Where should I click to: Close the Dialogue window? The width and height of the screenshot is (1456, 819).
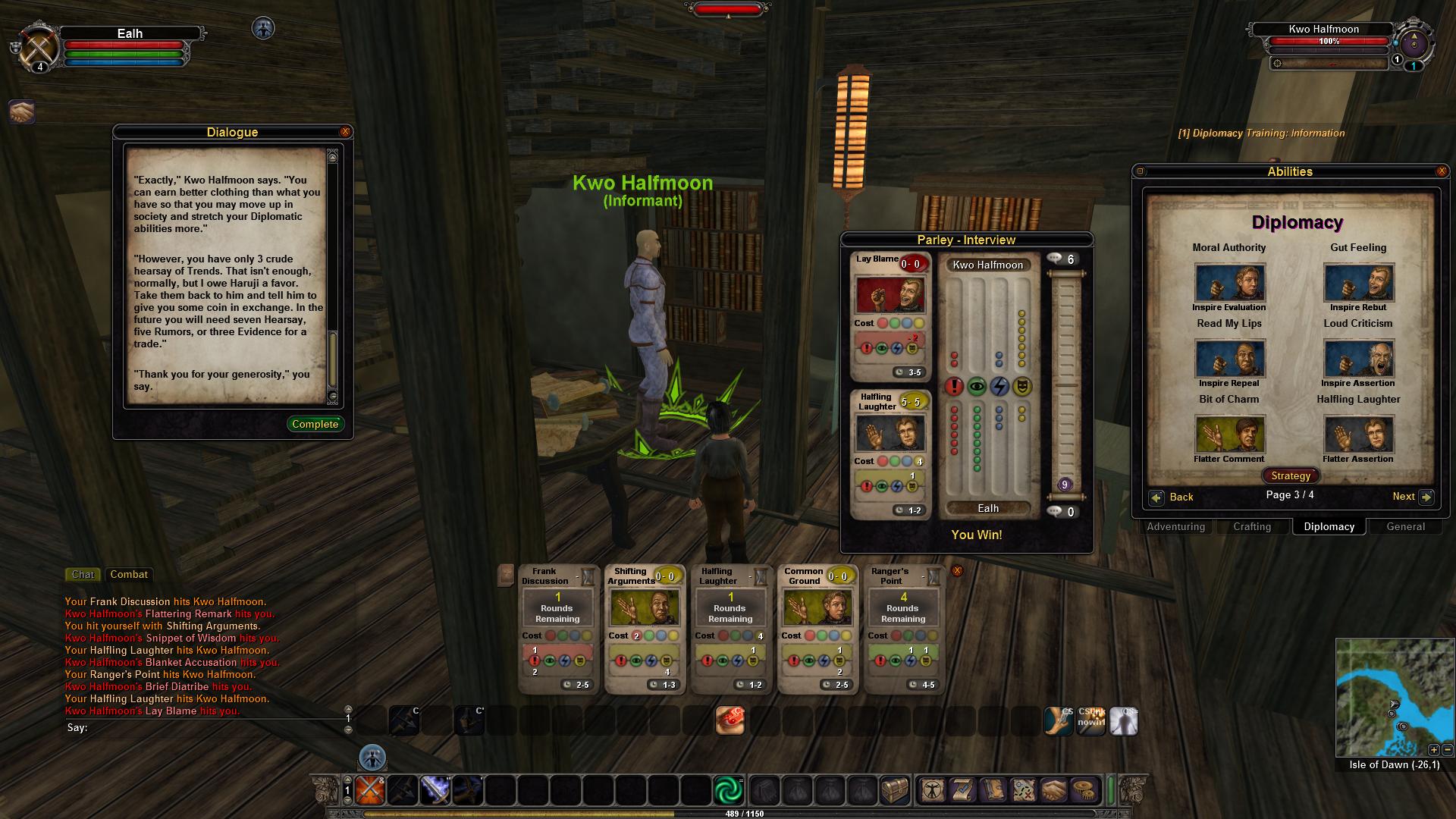click(x=345, y=132)
